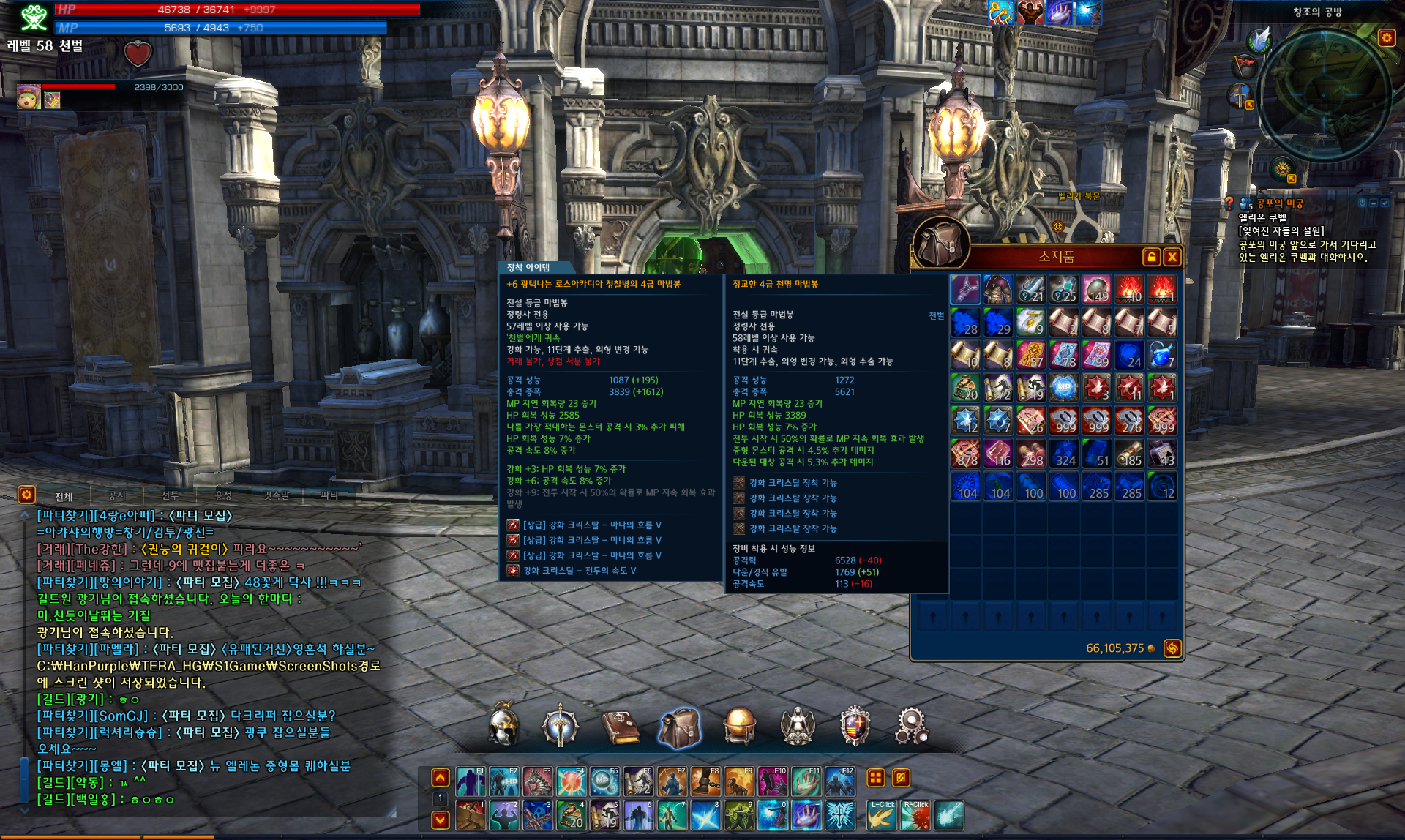The height and width of the screenshot is (840, 1405).
Task: Switch chat to the 파티 tab
Action: click(329, 495)
